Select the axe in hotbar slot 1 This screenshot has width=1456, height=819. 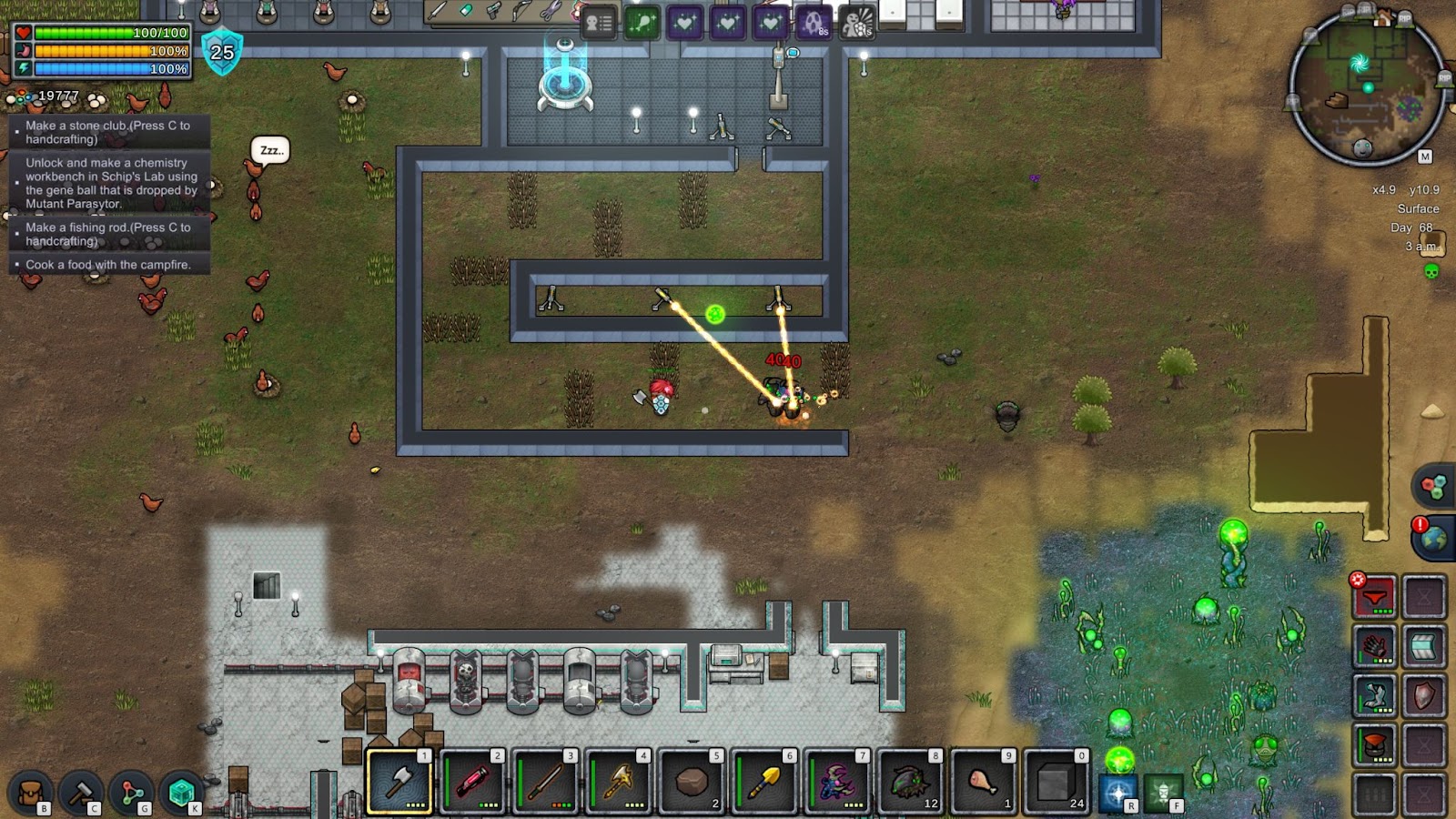[x=400, y=781]
